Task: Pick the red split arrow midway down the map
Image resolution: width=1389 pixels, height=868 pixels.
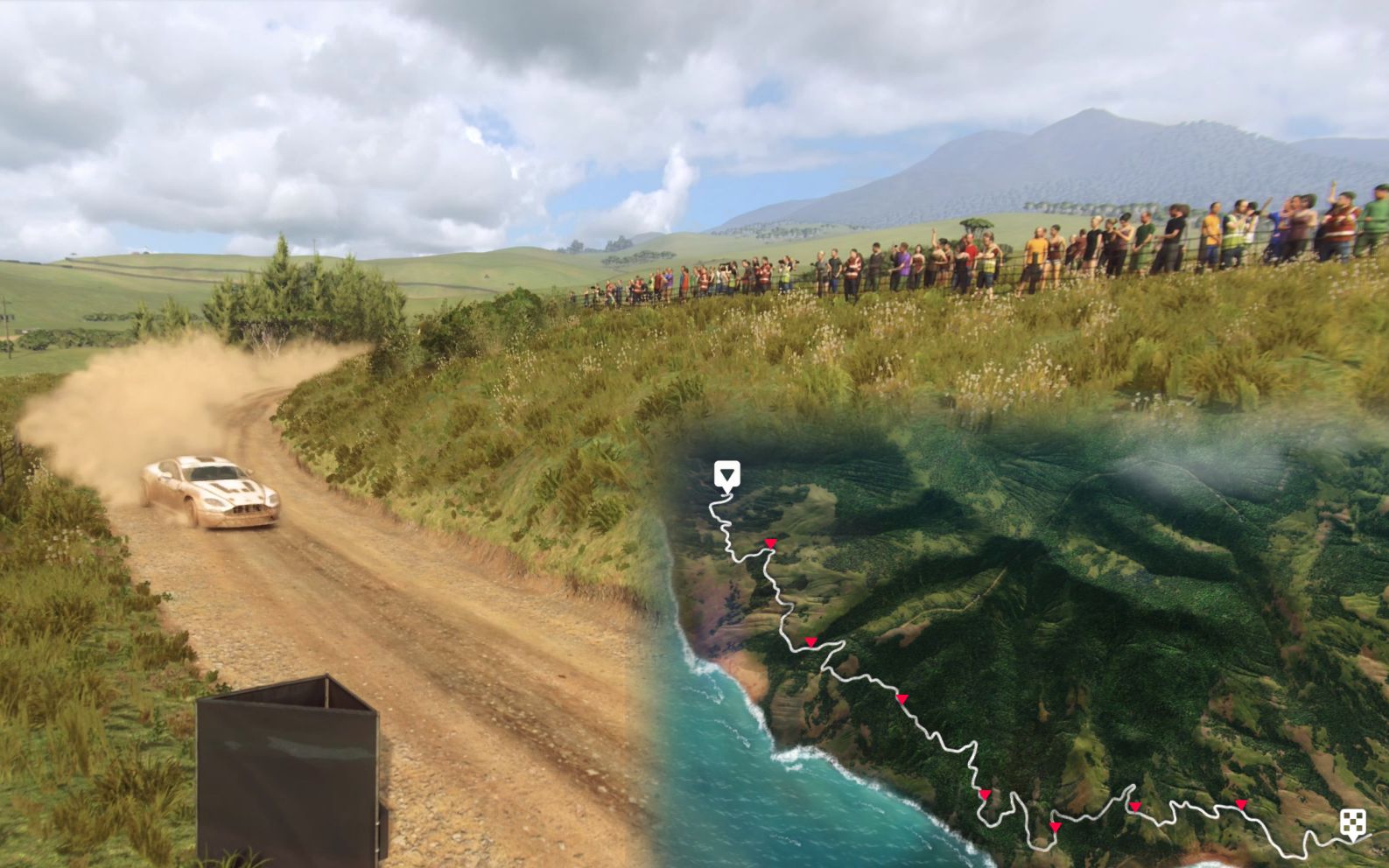Action: (902, 697)
